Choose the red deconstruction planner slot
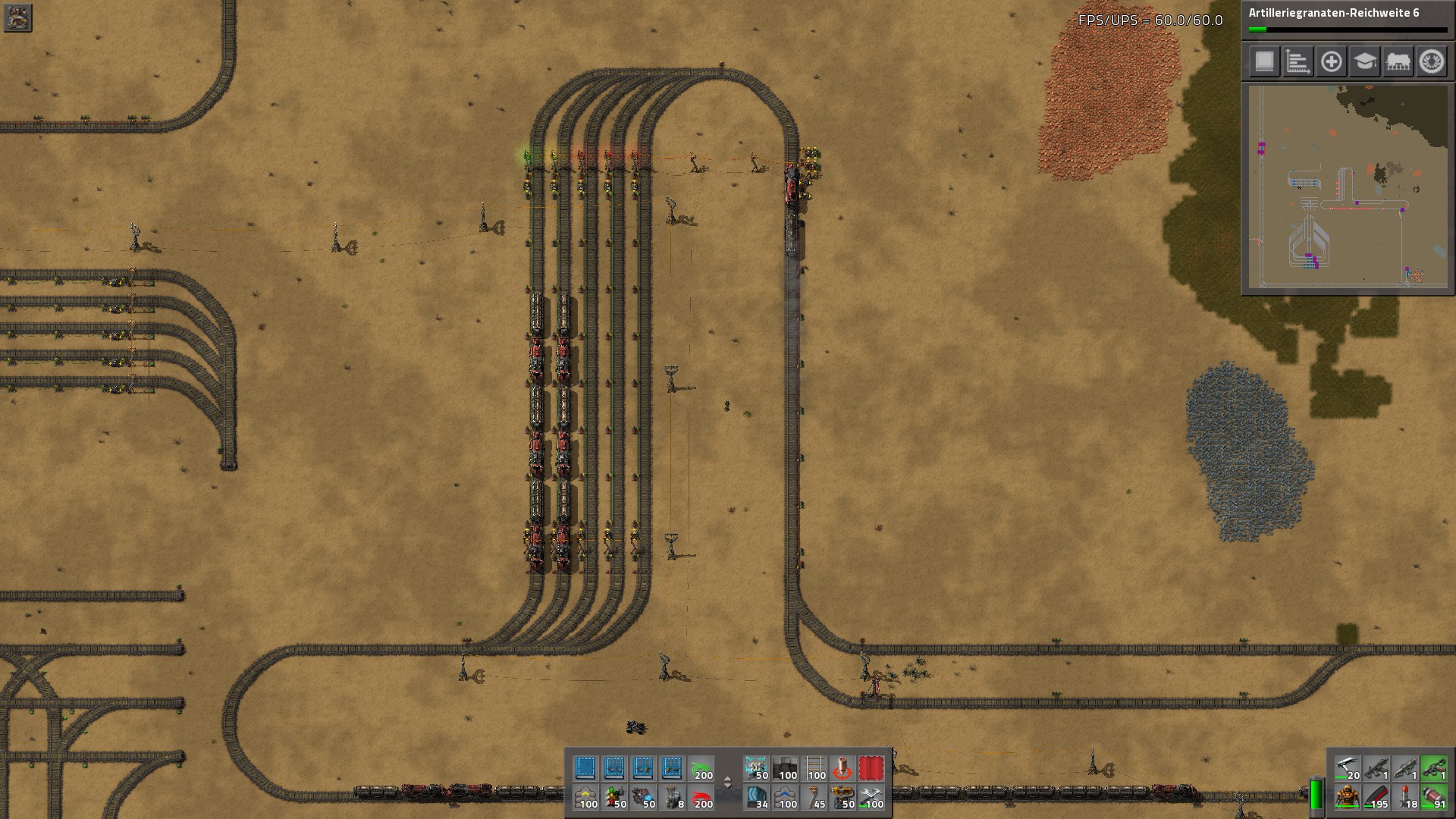Image resolution: width=1456 pixels, height=819 pixels. click(x=871, y=768)
